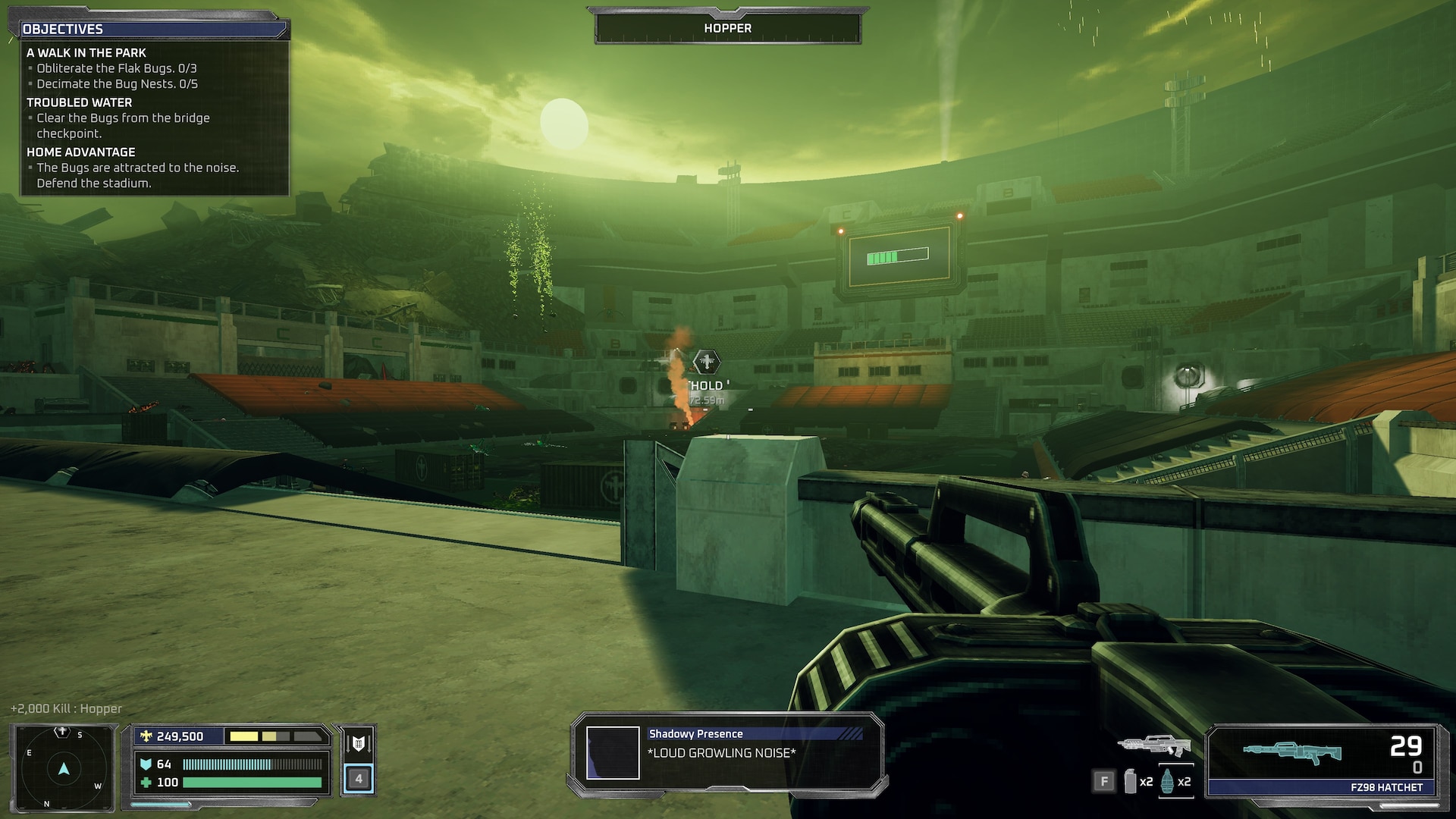Click the objective marker on the compass
The height and width of the screenshot is (819, 1456).
[62, 732]
